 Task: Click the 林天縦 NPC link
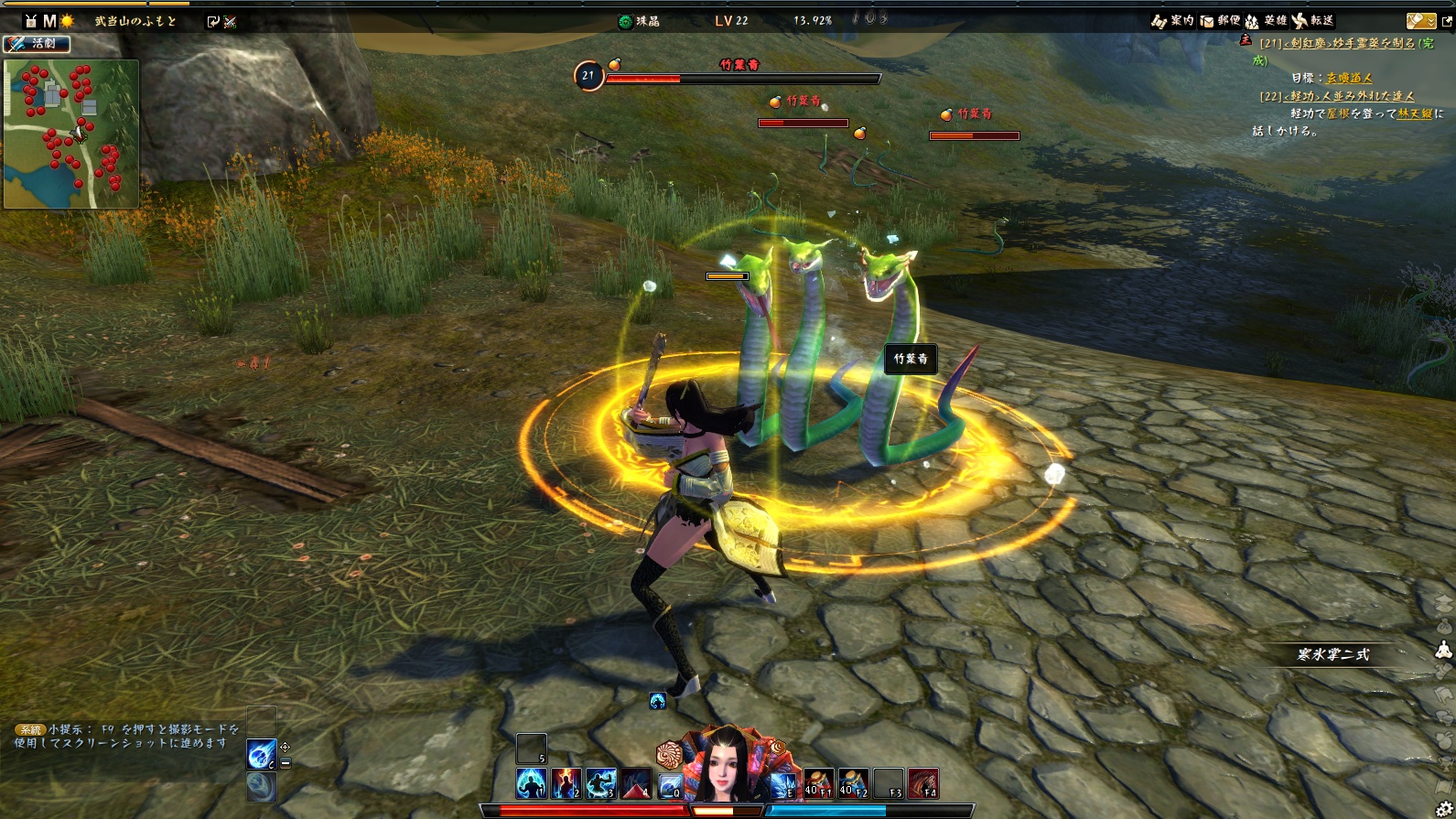1415,113
